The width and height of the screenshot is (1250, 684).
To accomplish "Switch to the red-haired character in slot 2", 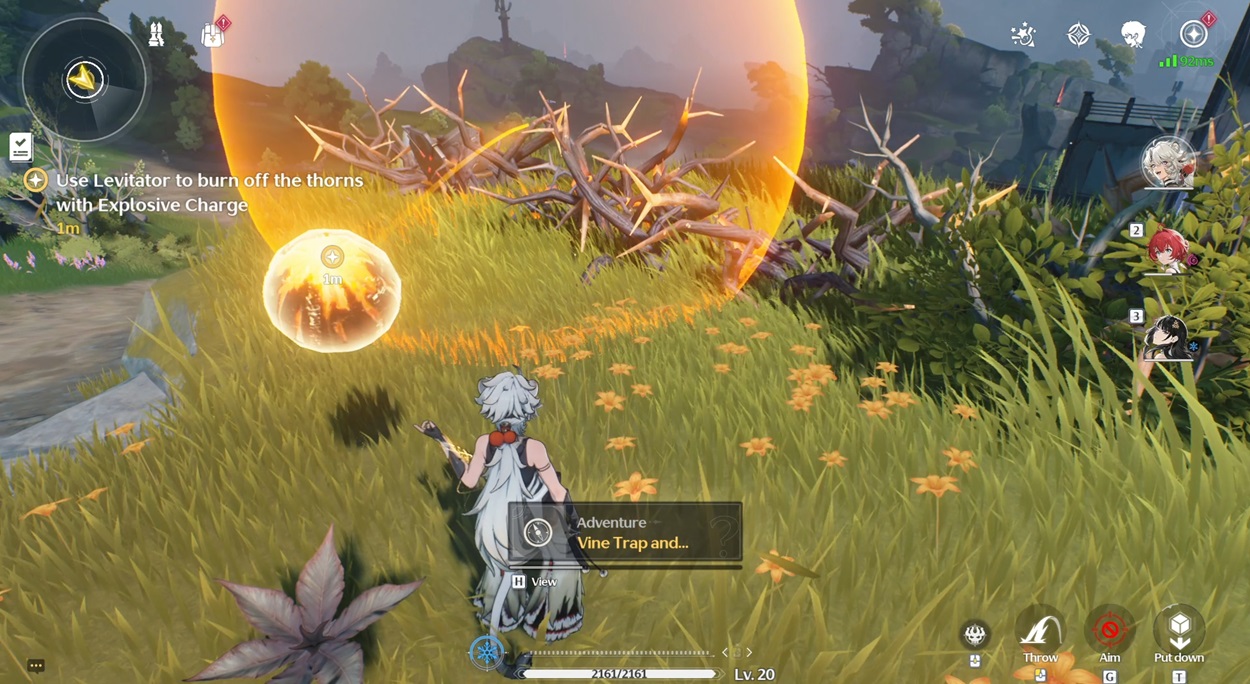I will tap(1168, 250).
